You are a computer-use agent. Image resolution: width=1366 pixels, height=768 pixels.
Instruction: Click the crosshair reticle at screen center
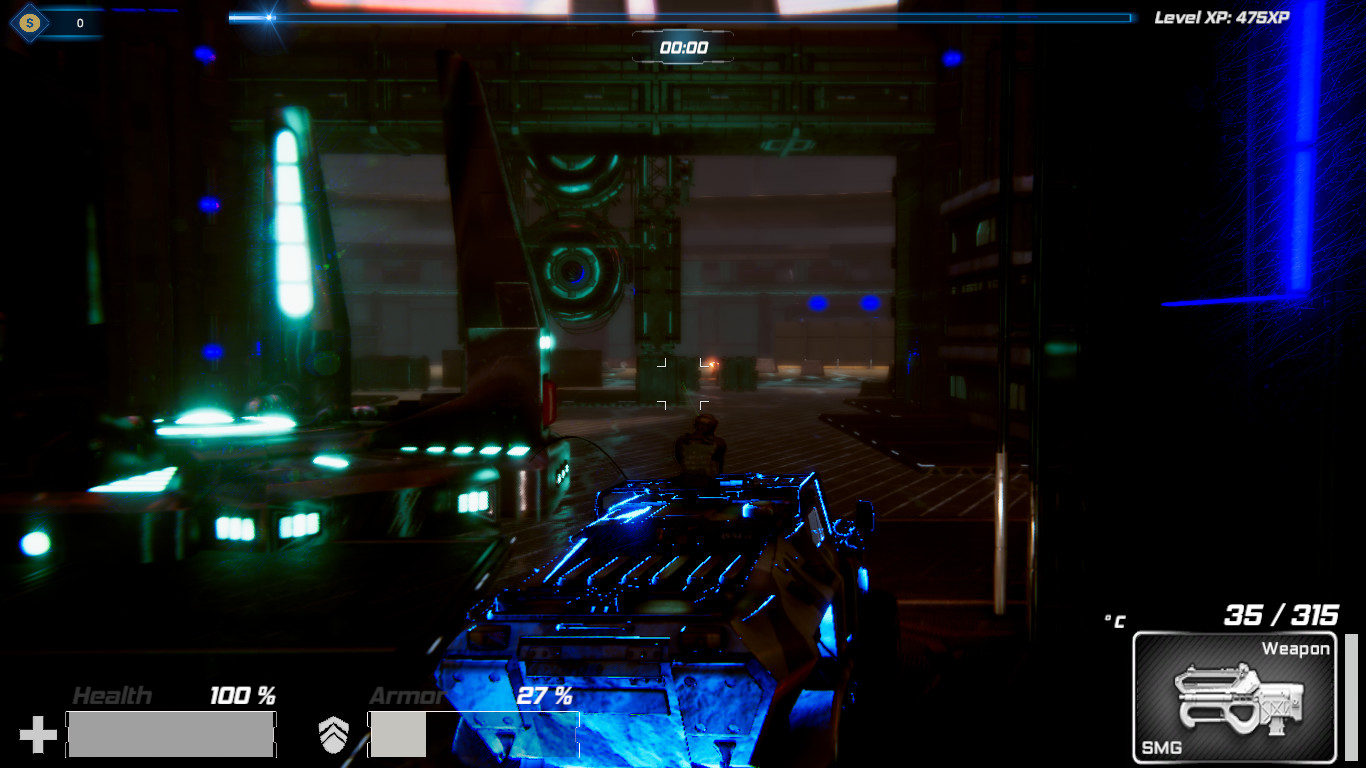pyautogui.click(x=685, y=384)
